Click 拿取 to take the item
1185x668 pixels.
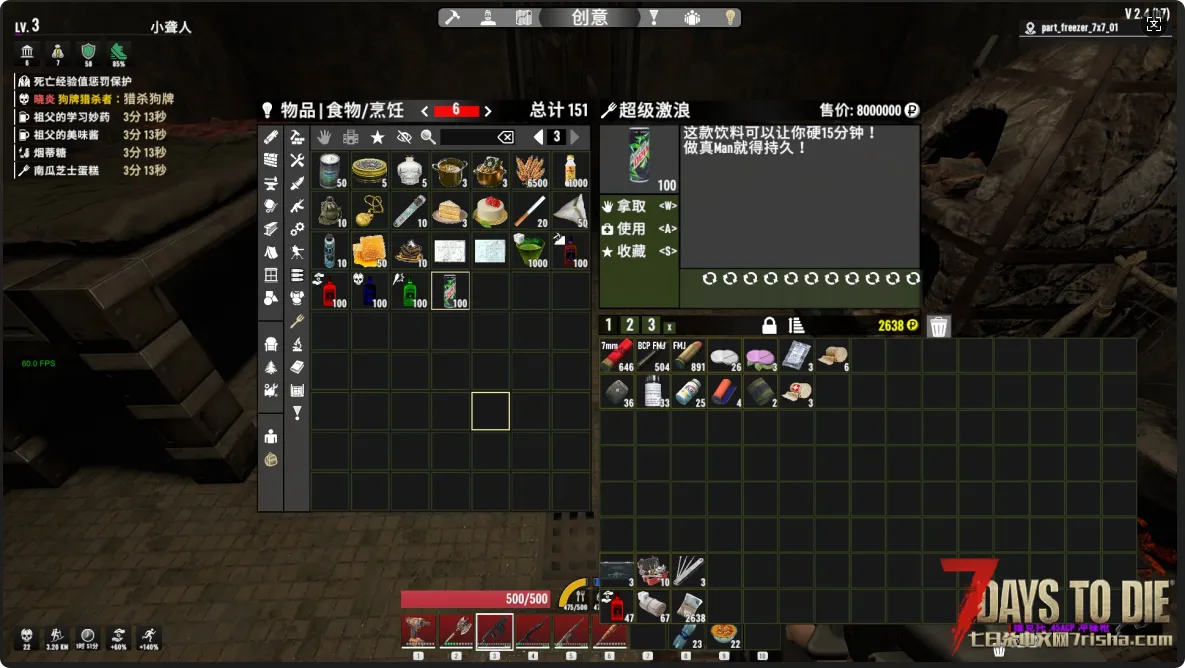coord(630,206)
